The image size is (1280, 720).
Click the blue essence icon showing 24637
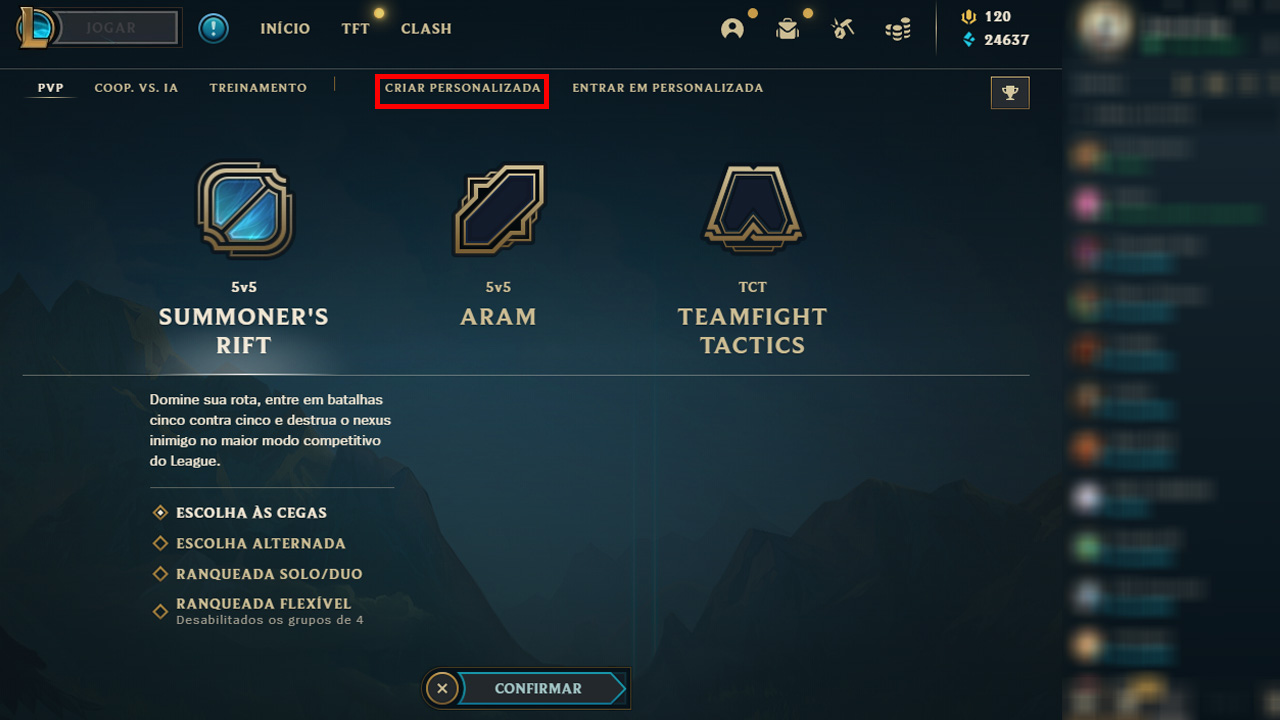[968, 38]
